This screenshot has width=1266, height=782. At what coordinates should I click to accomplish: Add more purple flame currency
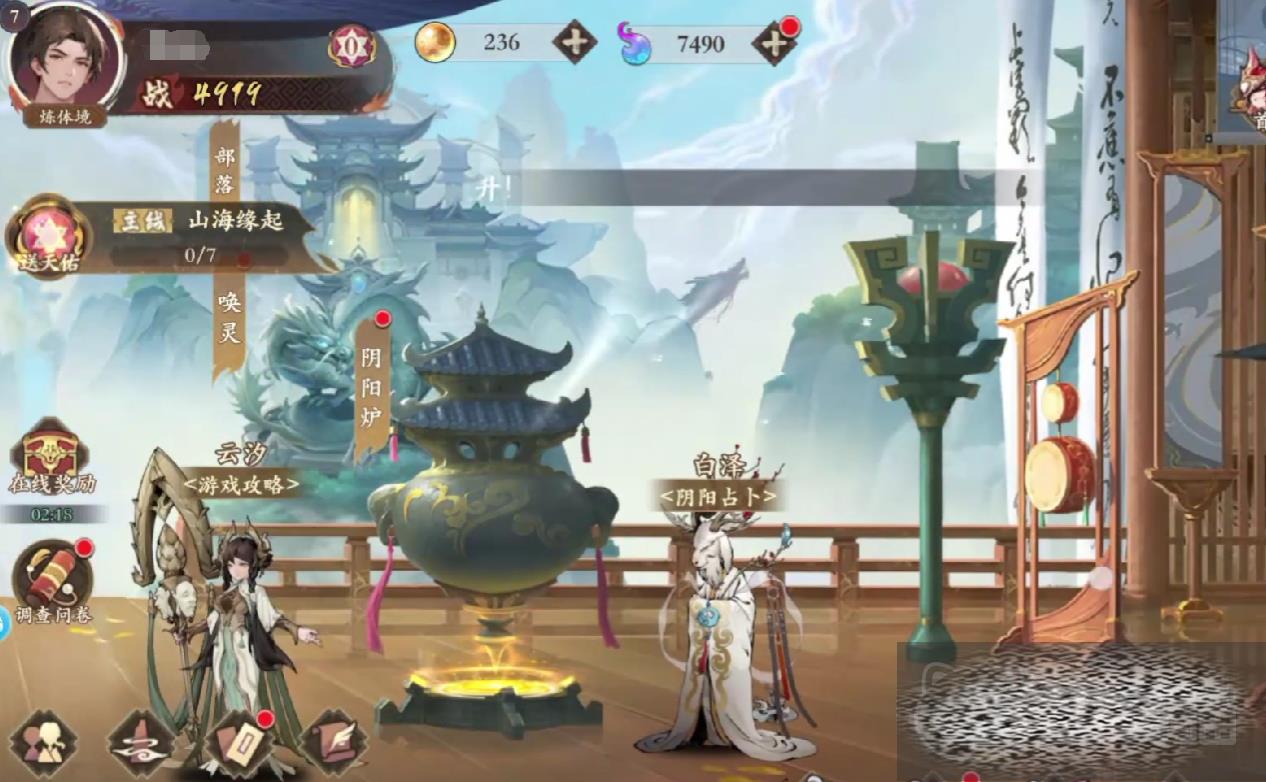click(773, 43)
